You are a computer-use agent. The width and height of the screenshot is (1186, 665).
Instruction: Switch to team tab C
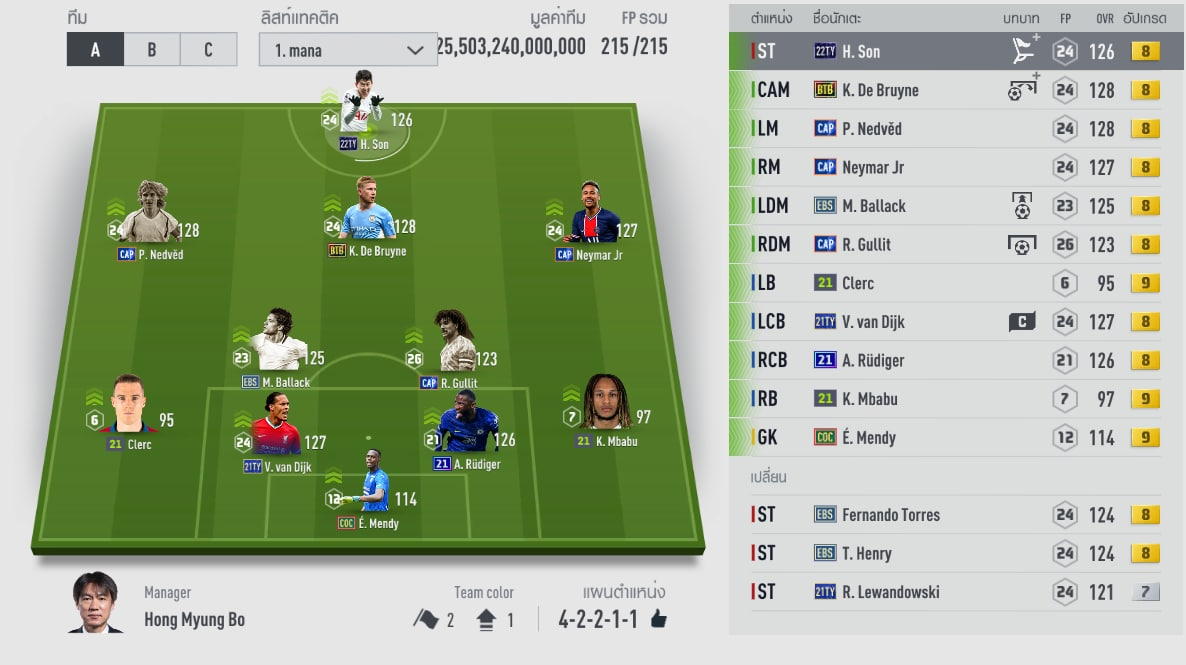tap(208, 49)
